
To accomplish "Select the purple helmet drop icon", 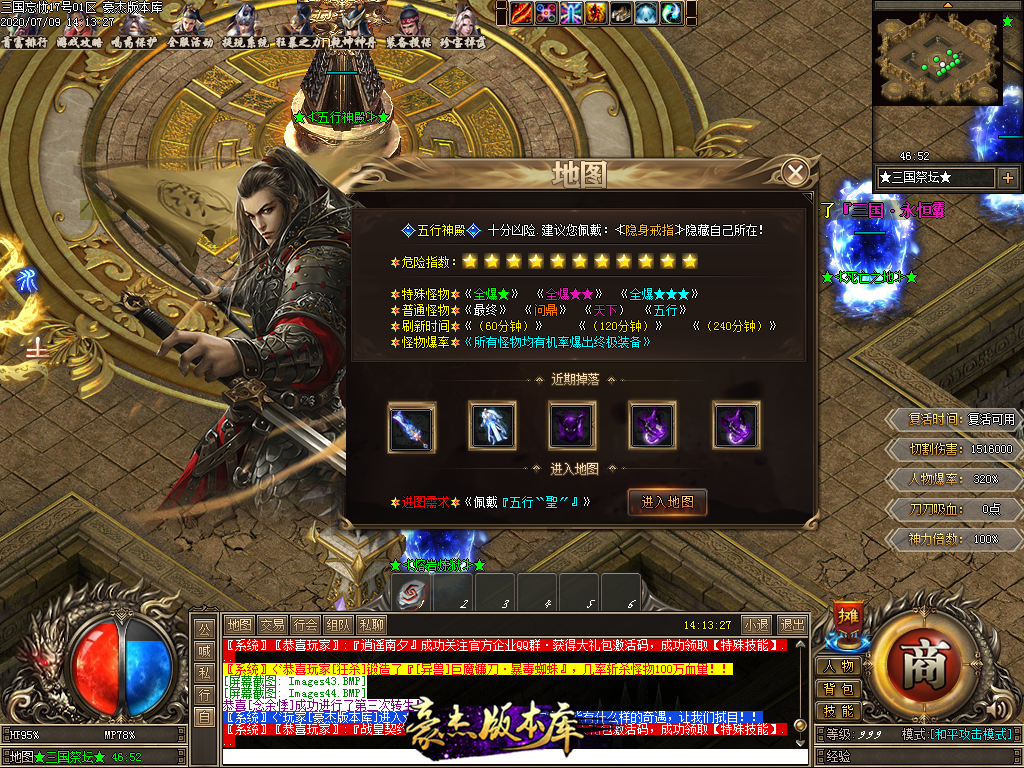I will [x=572, y=425].
